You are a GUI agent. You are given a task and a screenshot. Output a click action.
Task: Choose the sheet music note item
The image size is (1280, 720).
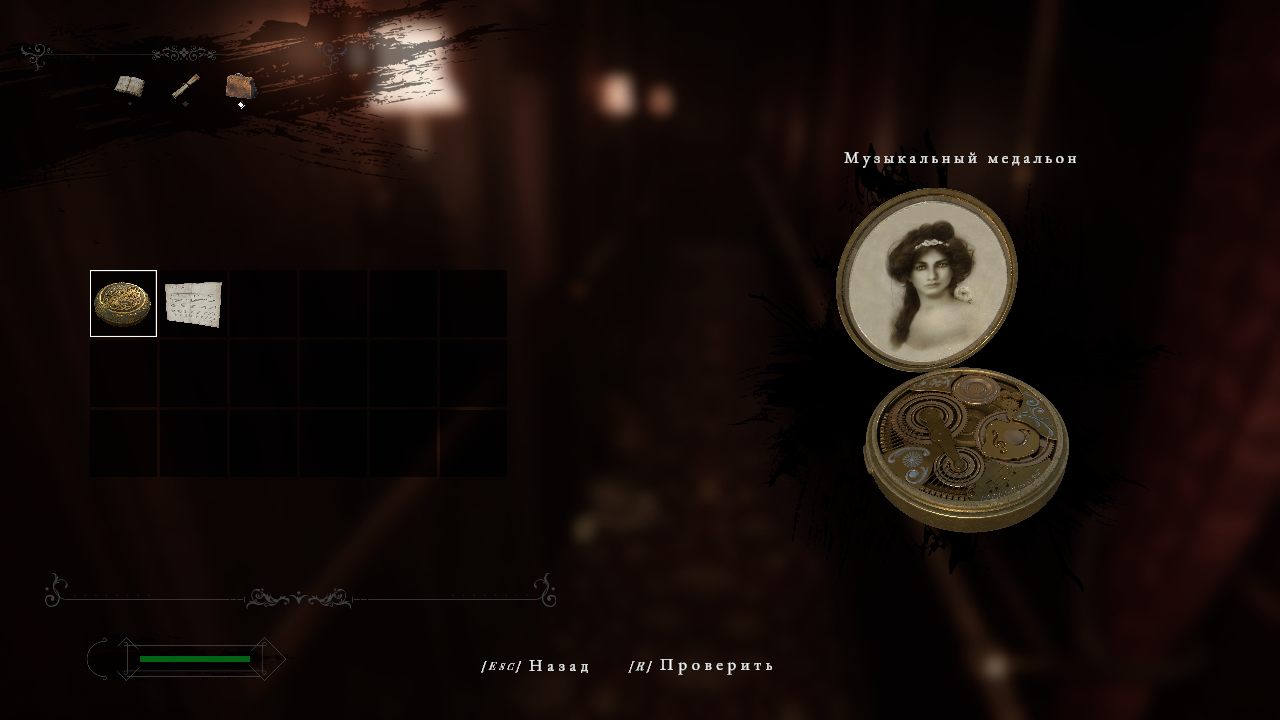point(193,303)
